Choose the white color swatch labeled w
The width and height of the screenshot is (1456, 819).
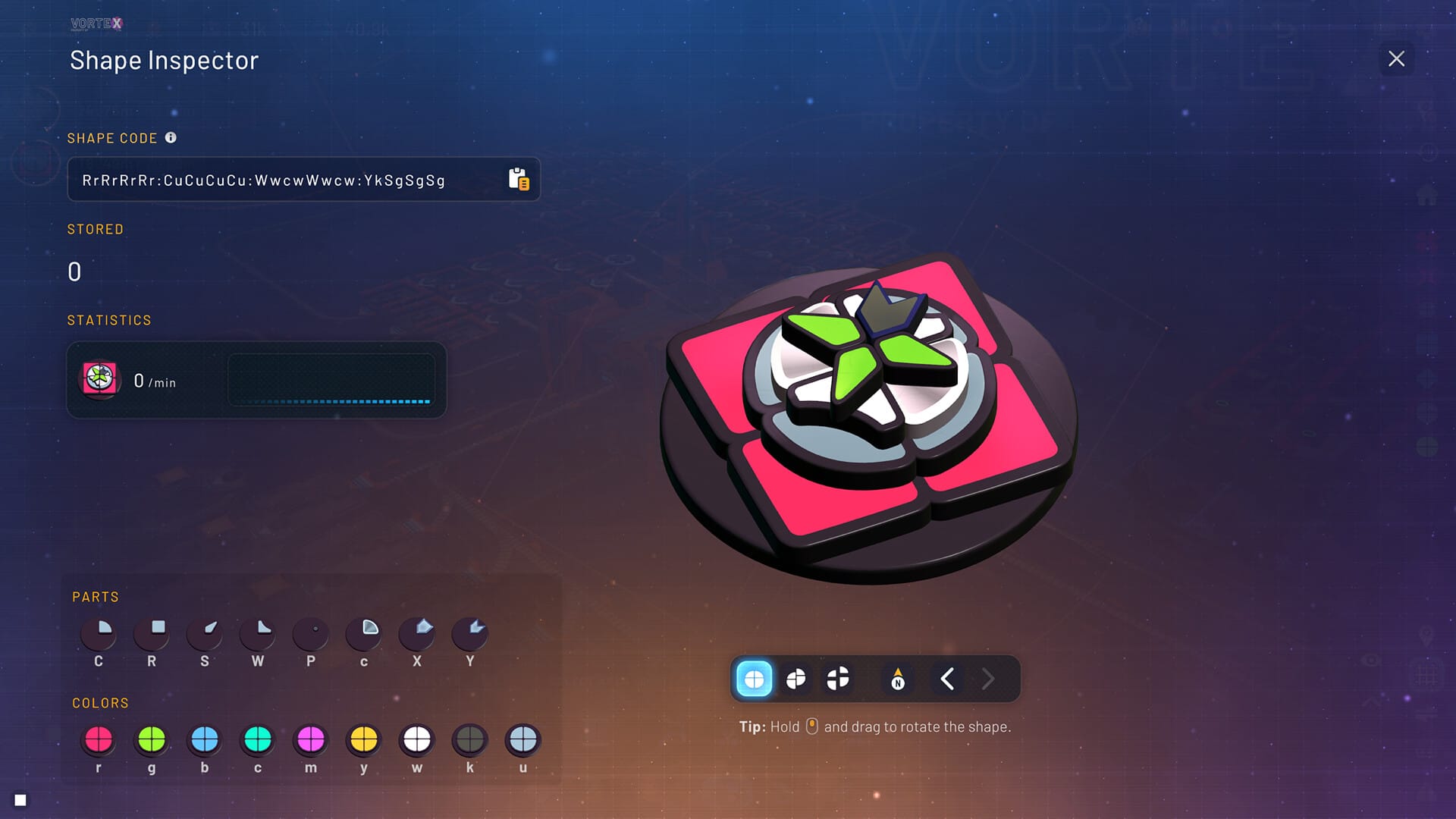[417, 739]
